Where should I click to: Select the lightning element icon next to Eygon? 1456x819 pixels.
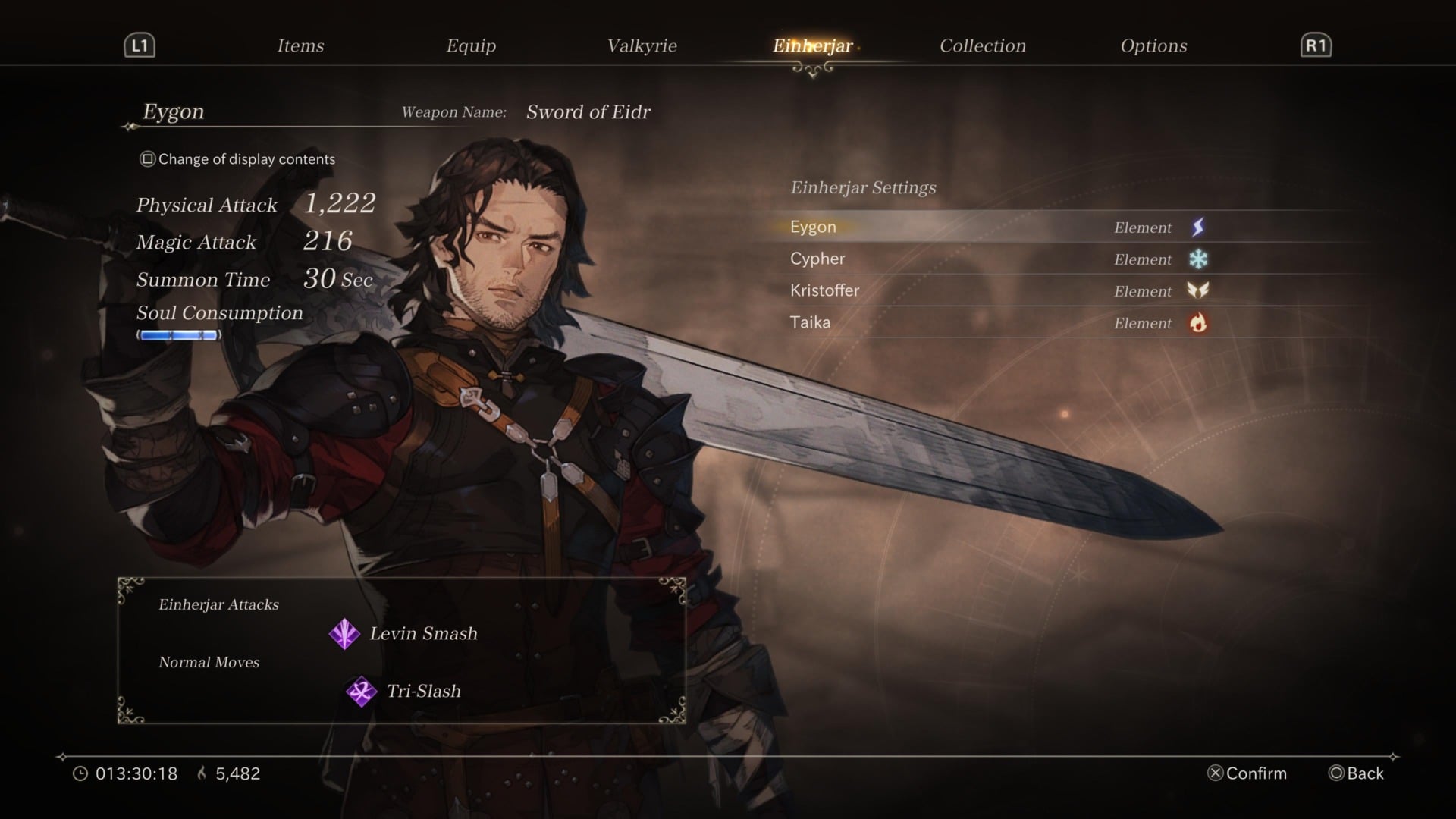pyautogui.click(x=1198, y=227)
